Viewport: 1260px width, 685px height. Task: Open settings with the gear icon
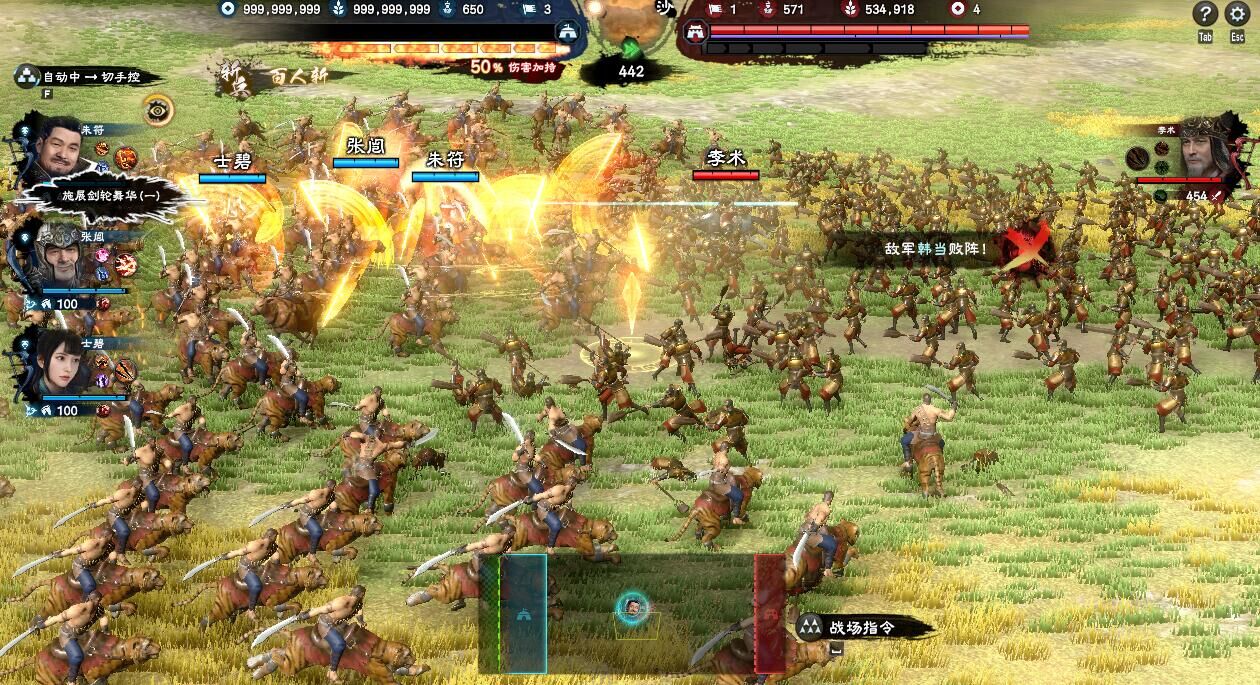pyautogui.click(x=1237, y=14)
